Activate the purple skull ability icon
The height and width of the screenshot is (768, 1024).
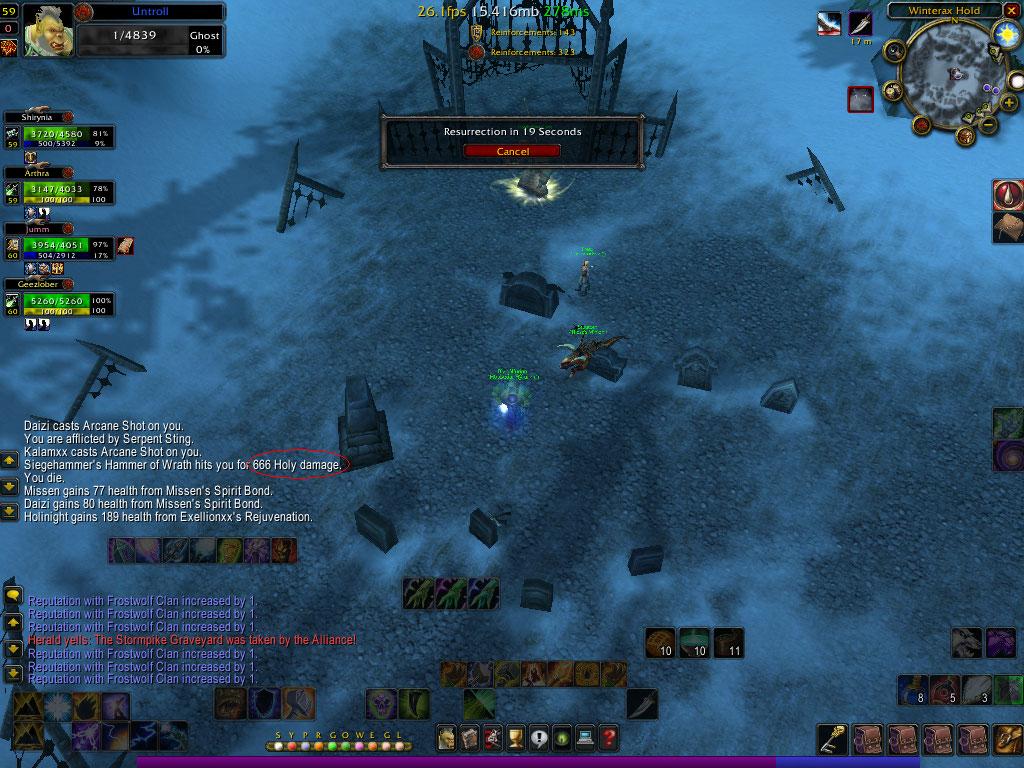380,703
